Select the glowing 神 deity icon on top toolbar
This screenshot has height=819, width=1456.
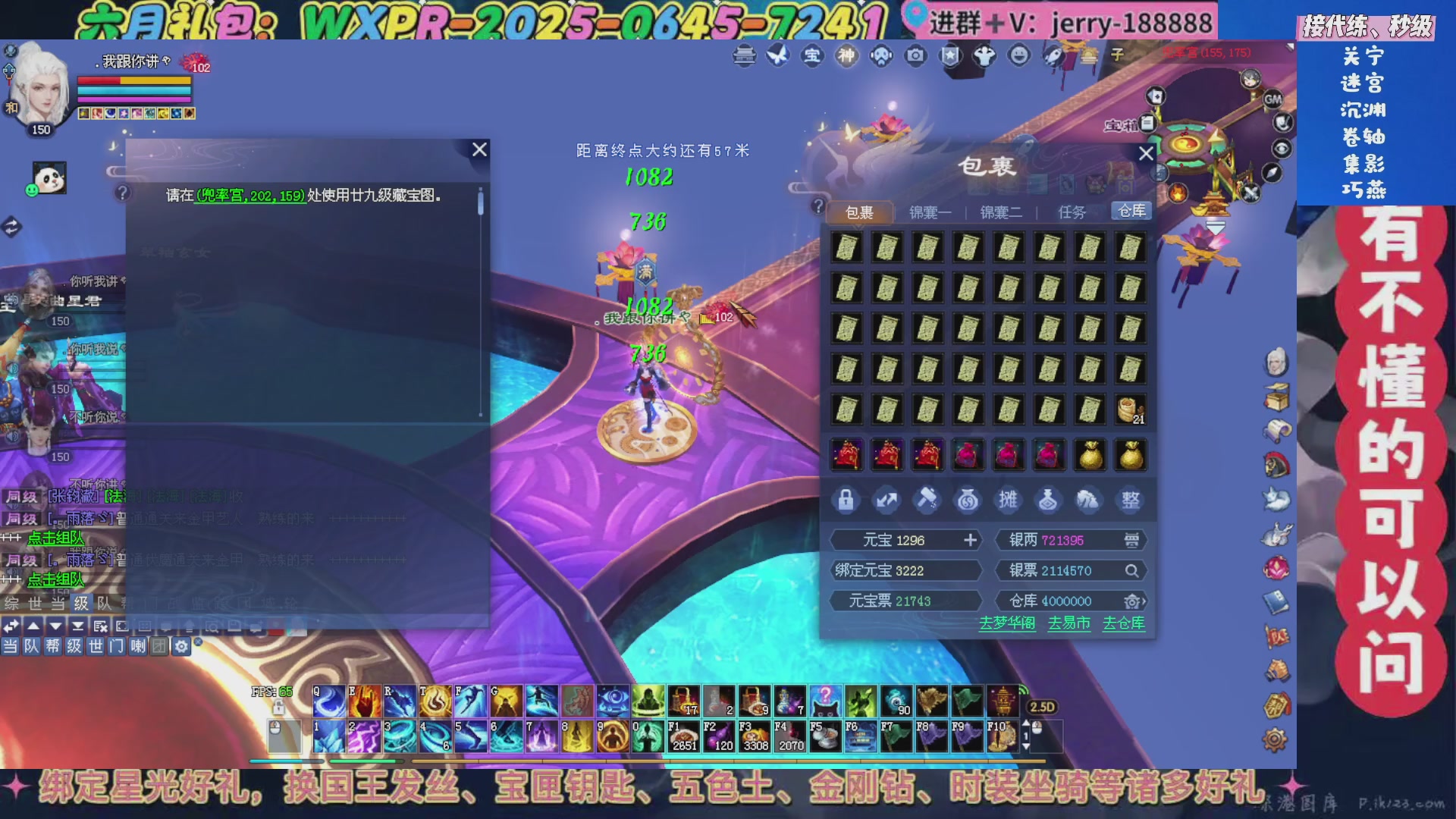[846, 56]
